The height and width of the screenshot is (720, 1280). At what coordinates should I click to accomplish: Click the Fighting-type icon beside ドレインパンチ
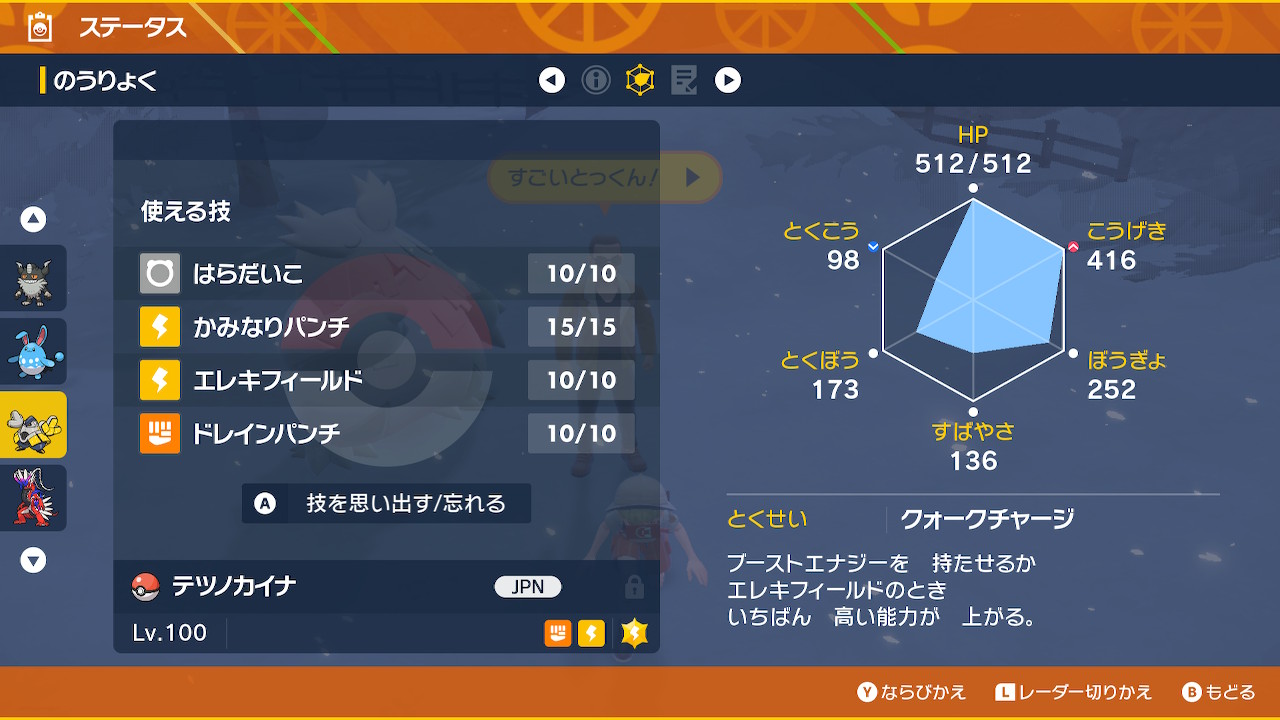coord(160,434)
